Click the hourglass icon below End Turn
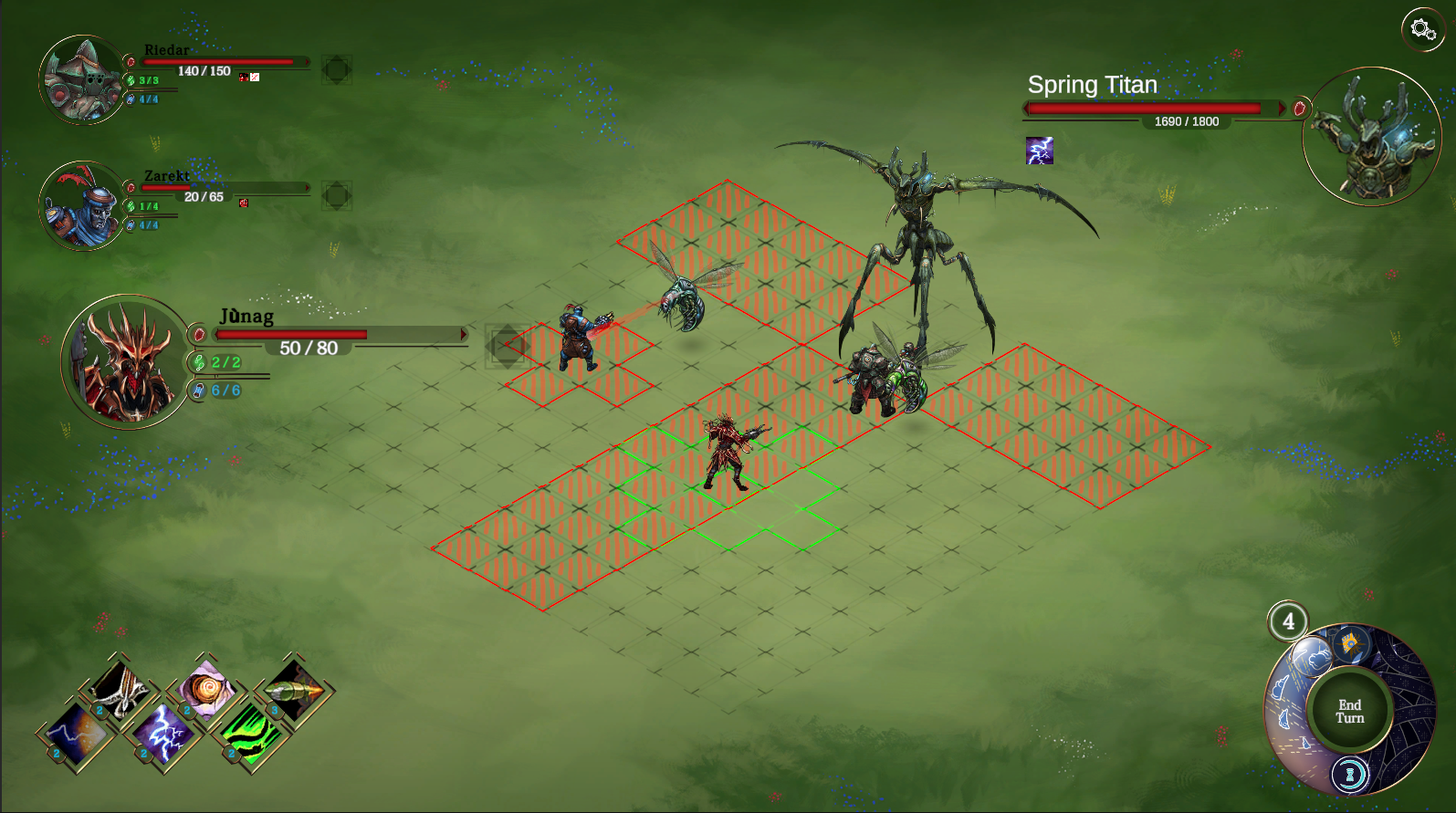The height and width of the screenshot is (813, 1456). coord(1350,774)
